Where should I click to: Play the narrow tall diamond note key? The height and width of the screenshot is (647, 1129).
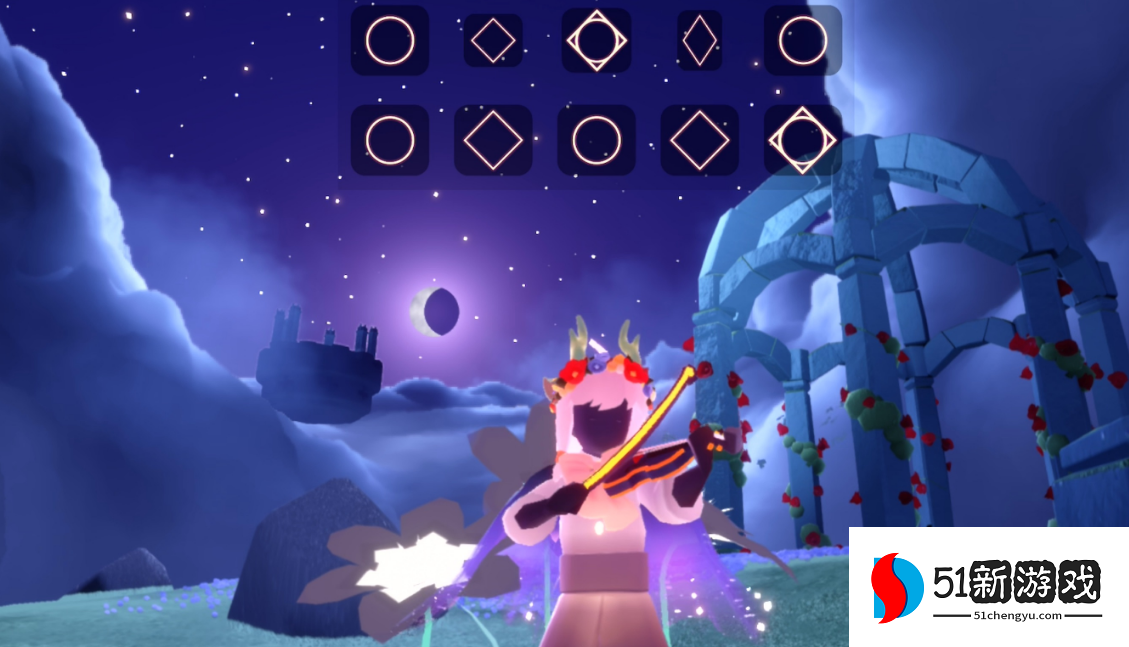tap(699, 41)
